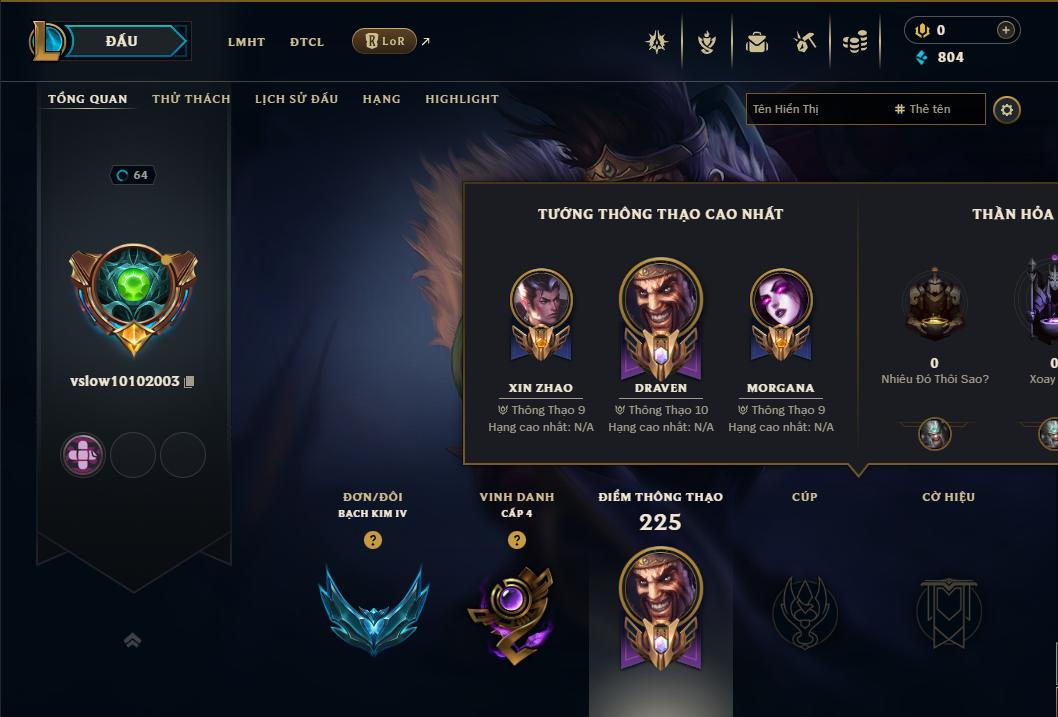
Task: Select the HẠNG ranked tab
Action: [381, 99]
